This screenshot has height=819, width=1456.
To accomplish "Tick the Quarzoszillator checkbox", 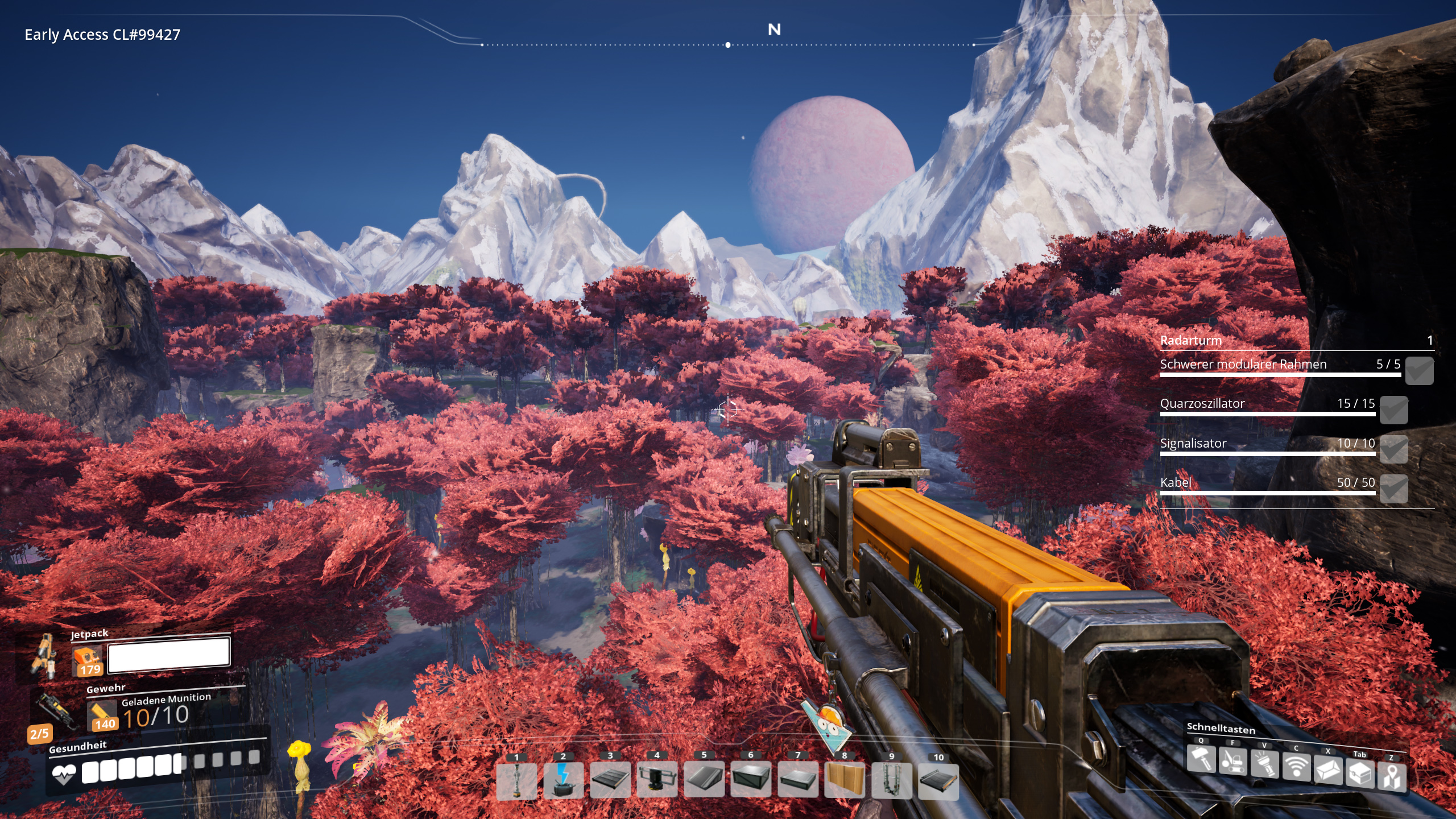I will (1394, 410).
